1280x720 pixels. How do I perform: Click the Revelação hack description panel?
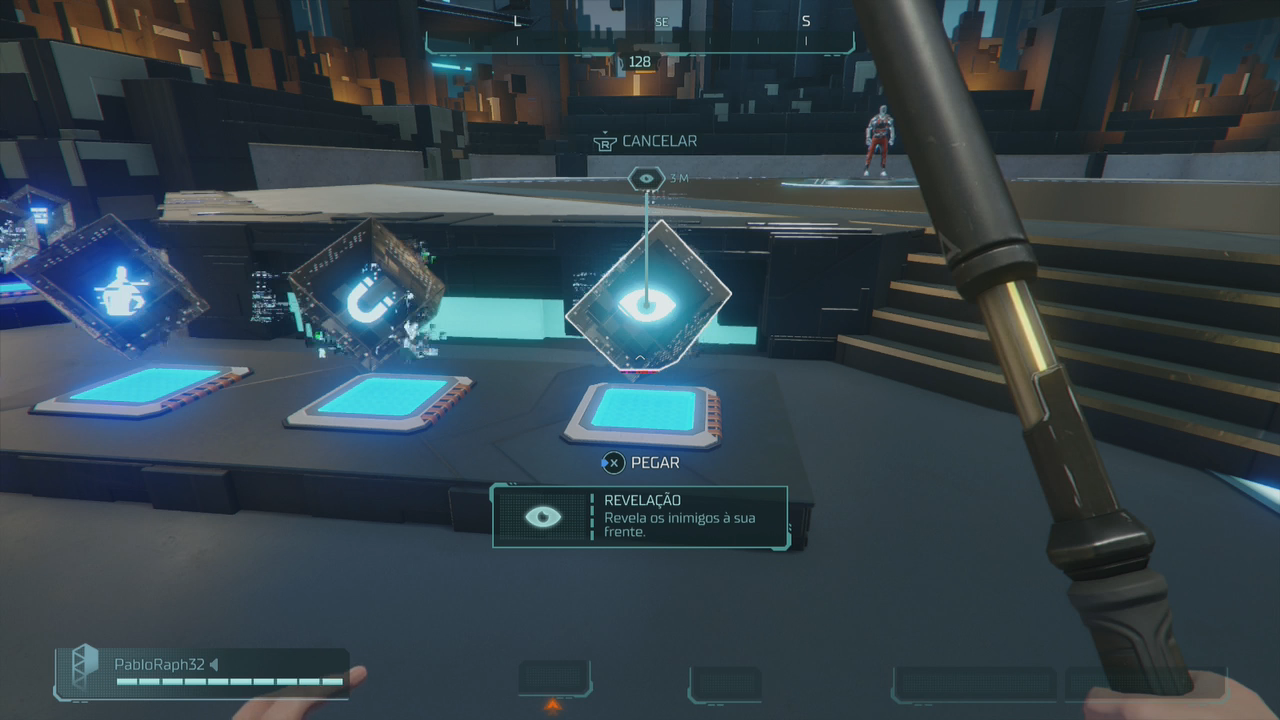pyautogui.click(x=640, y=517)
